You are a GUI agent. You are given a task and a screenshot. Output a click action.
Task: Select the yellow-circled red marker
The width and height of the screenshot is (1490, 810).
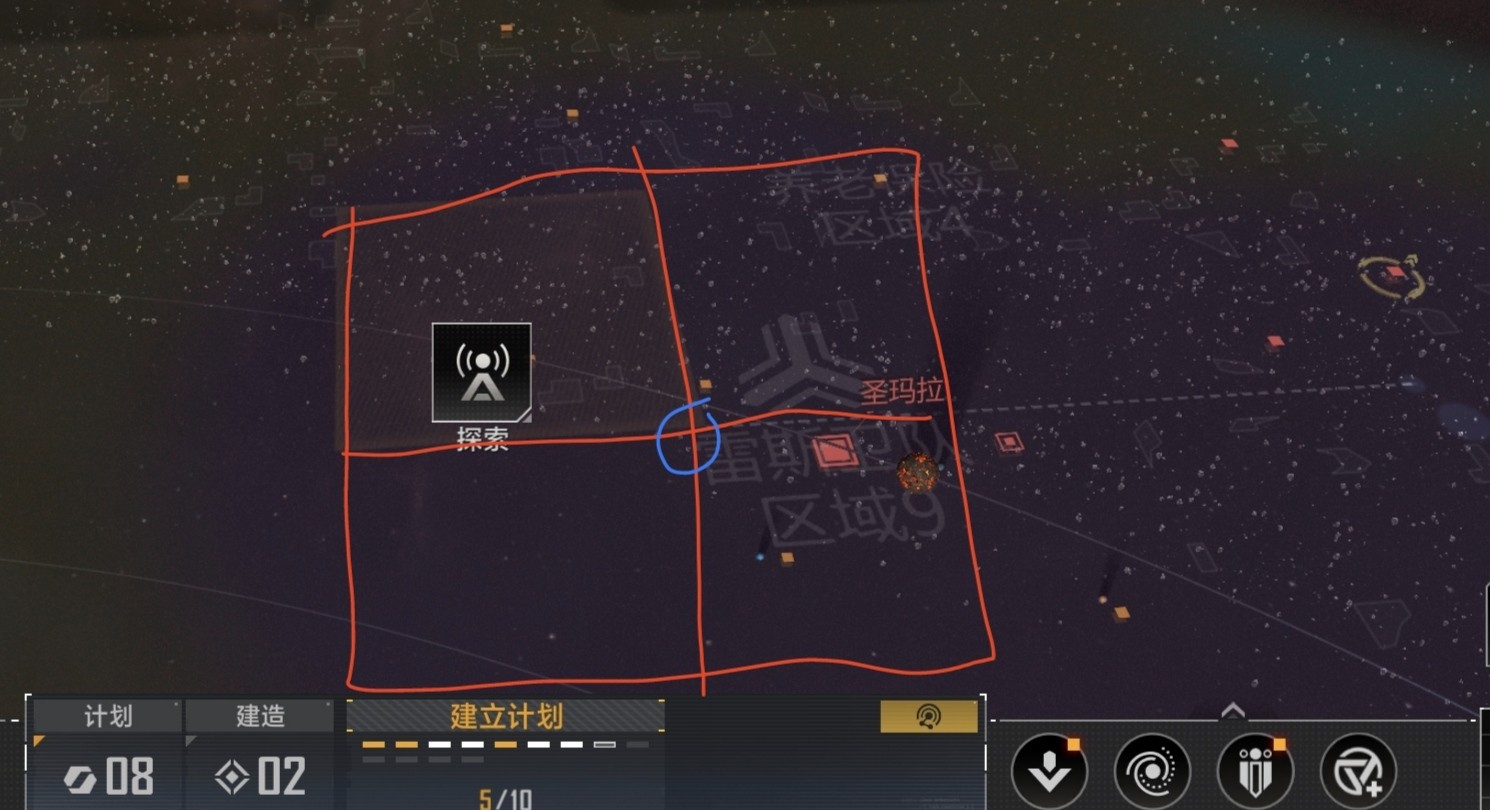[x=1394, y=274]
